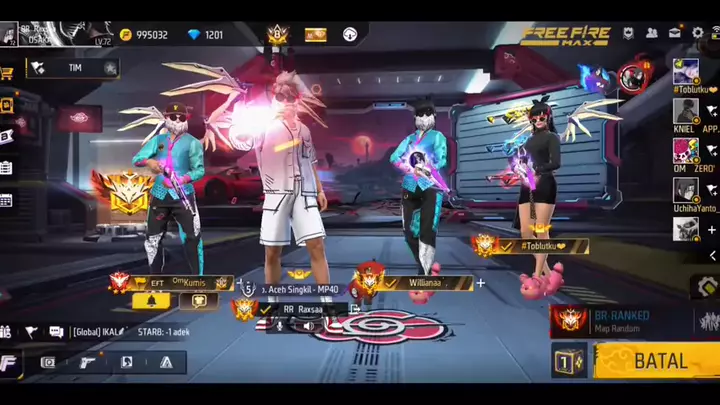Open the mail envelope icon

[x=675, y=33]
